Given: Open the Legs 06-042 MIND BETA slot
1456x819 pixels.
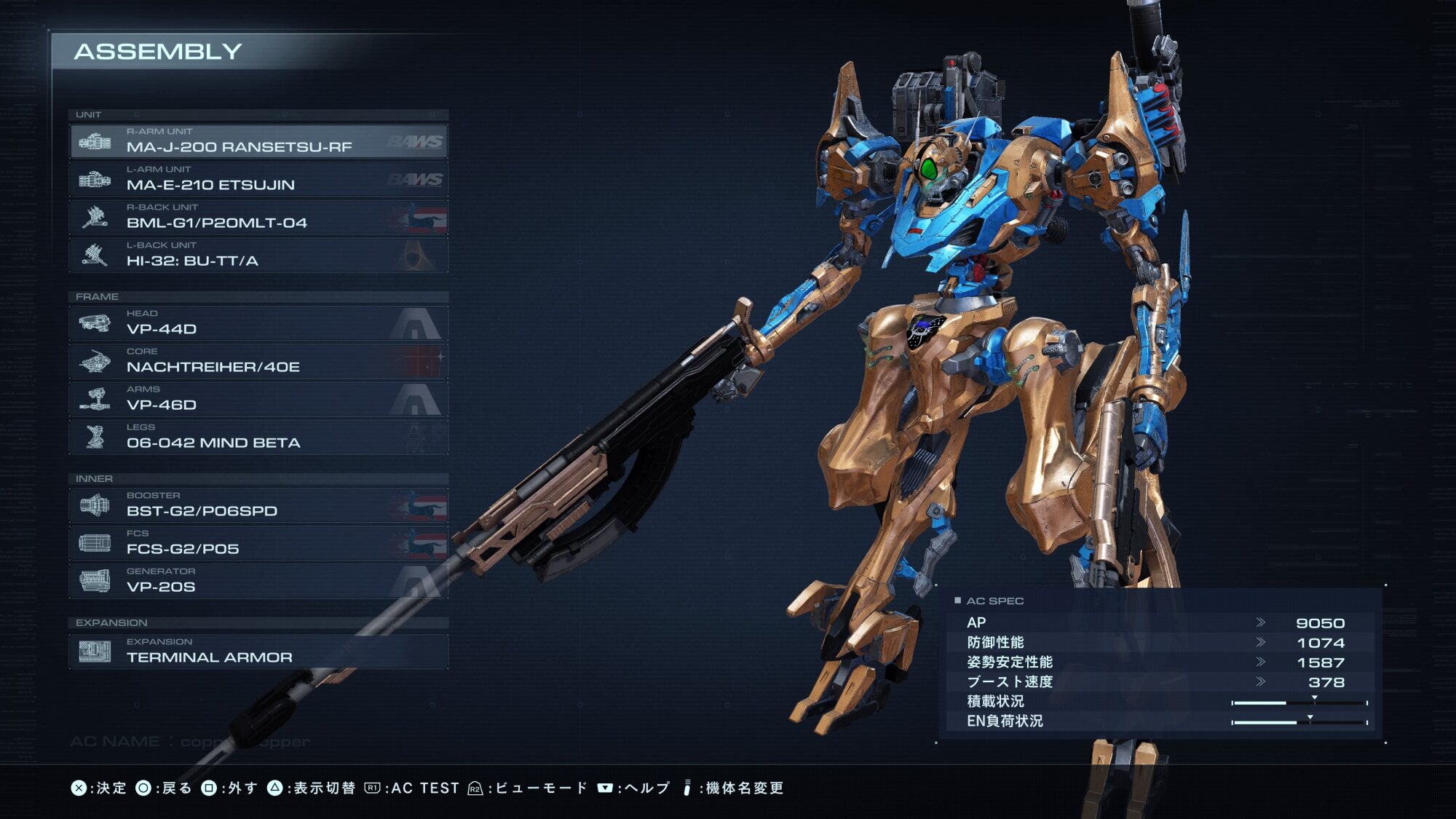Looking at the screenshot, I should pos(258,437).
